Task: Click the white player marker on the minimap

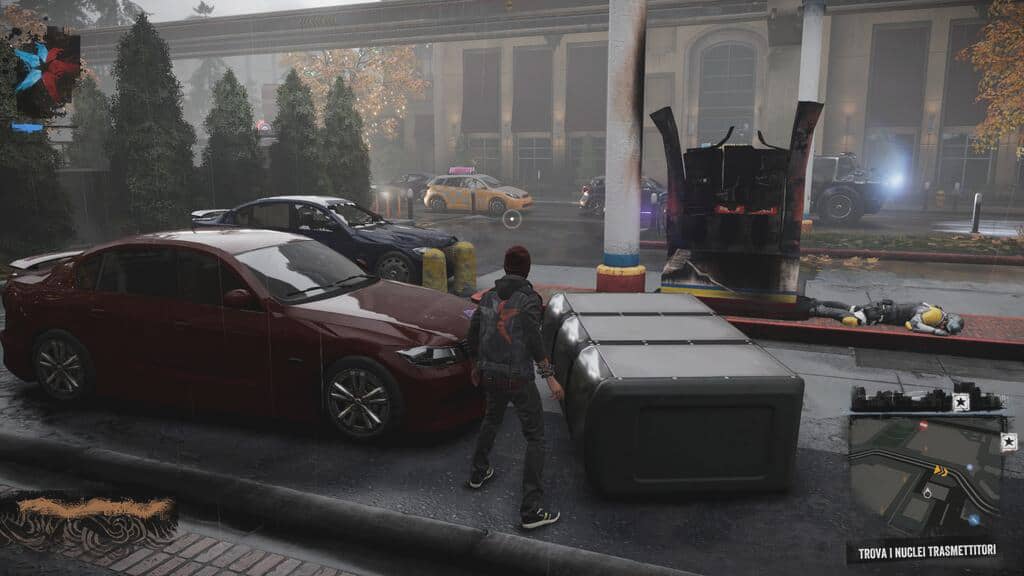Action: click(927, 491)
